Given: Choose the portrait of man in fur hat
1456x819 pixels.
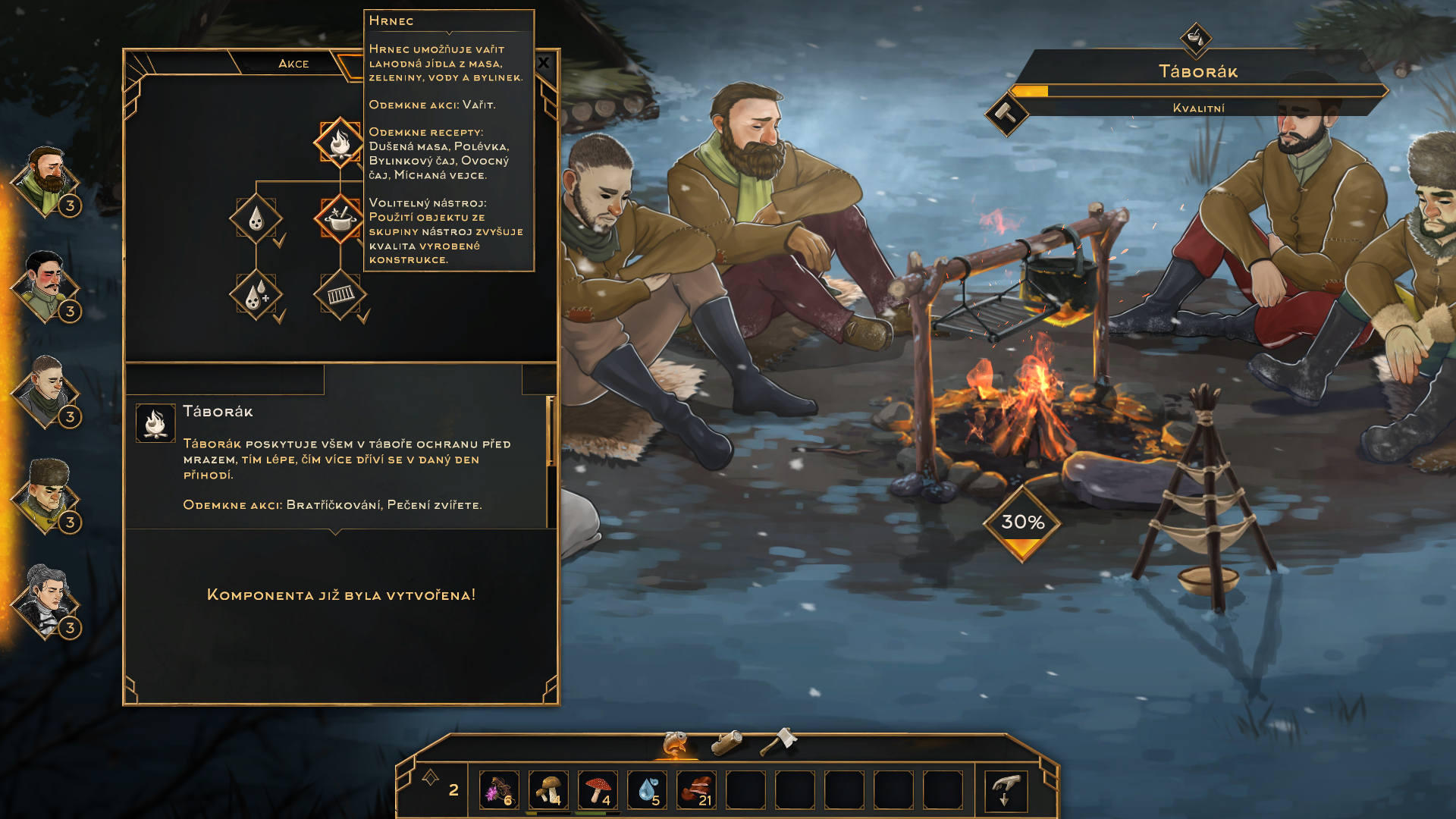Looking at the screenshot, I should (47, 496).
